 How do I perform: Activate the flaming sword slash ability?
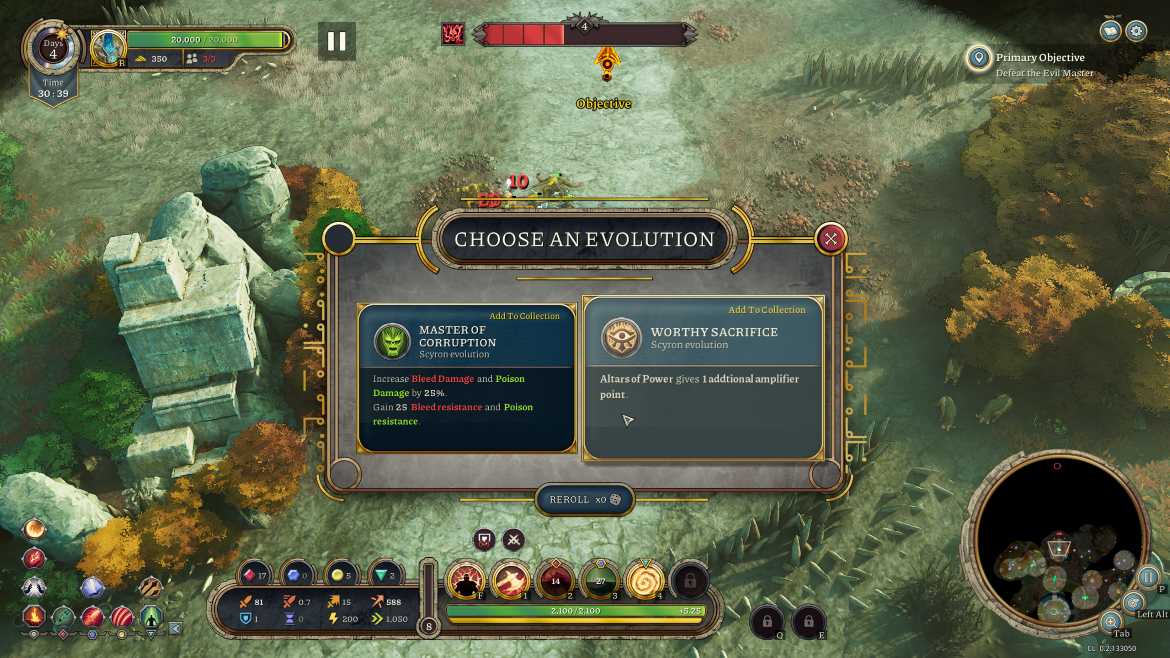(x=510, y=580)
